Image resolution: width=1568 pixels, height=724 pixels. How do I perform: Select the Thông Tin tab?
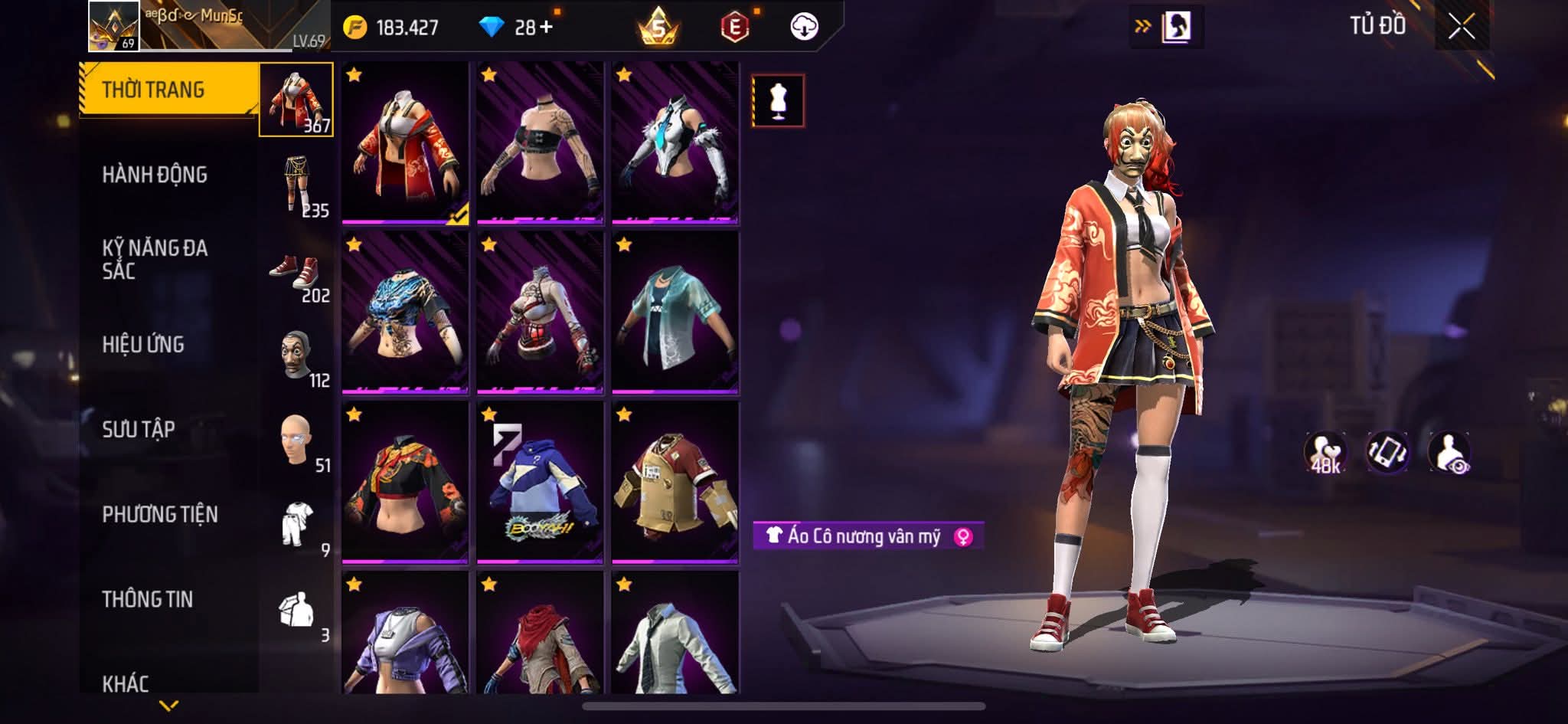click(x=148, y=599)
